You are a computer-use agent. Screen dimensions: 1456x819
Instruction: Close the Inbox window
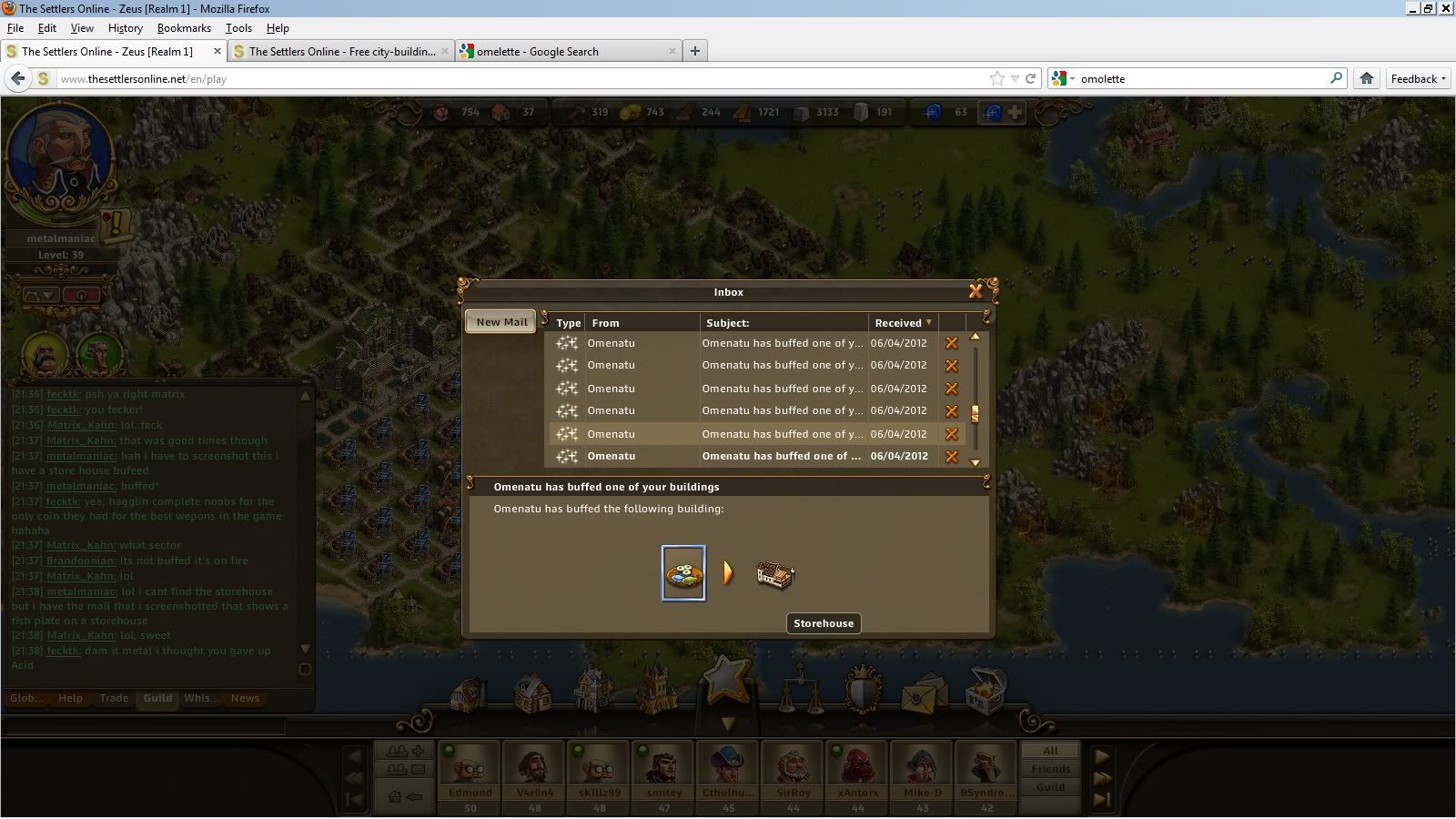click(x=976, y=291)
